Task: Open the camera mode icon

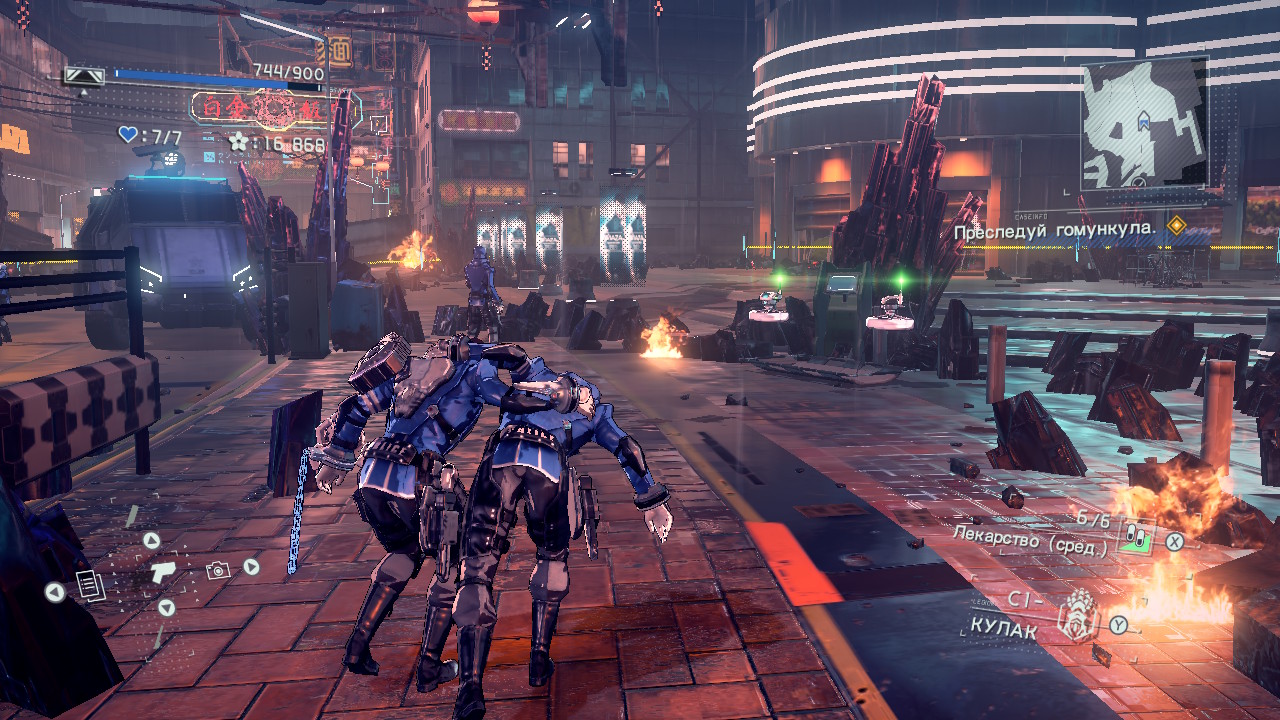Action: click(217, 570)
